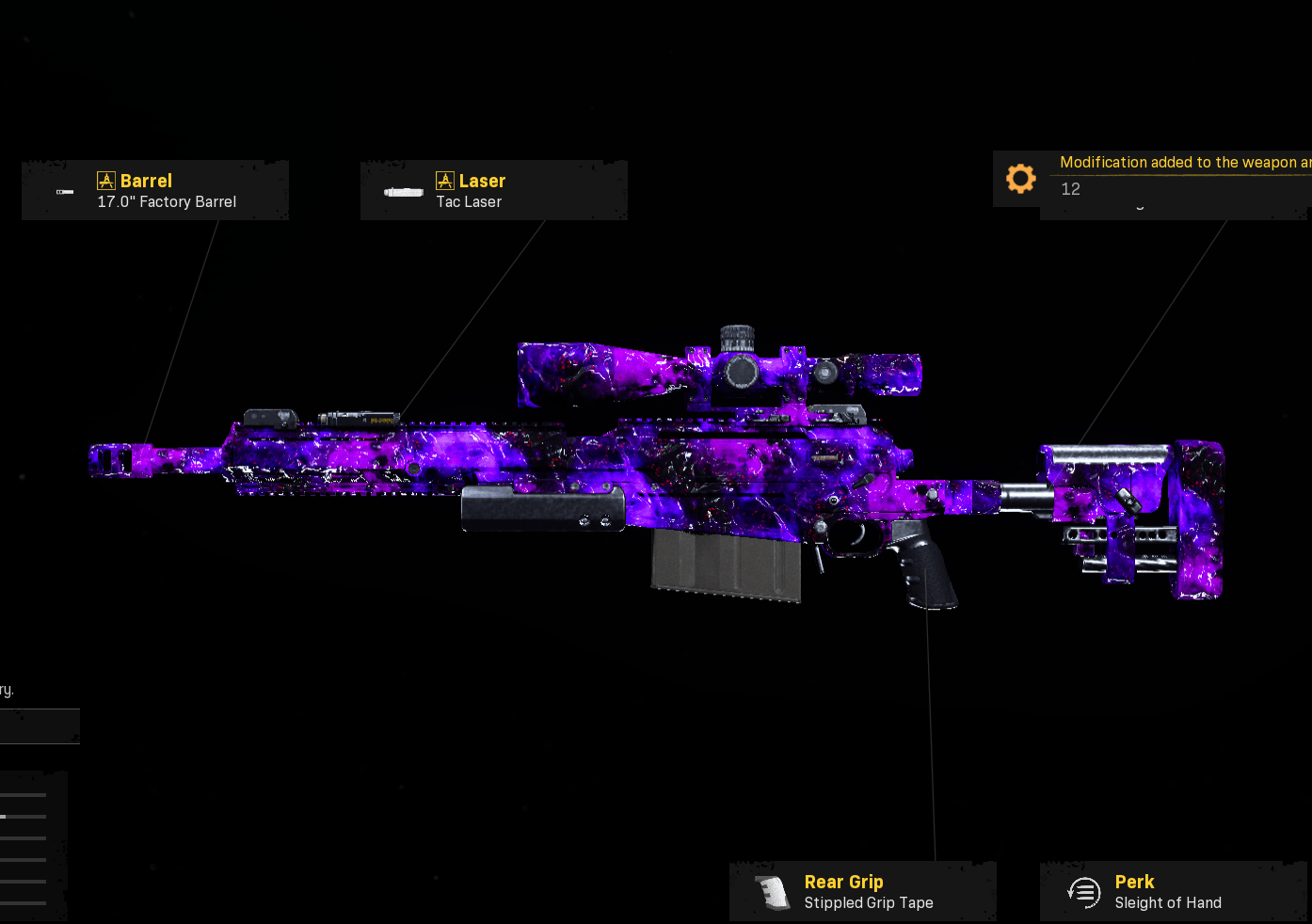
Task: Select the Barrel attachment slot
Action: click(155, 190)
